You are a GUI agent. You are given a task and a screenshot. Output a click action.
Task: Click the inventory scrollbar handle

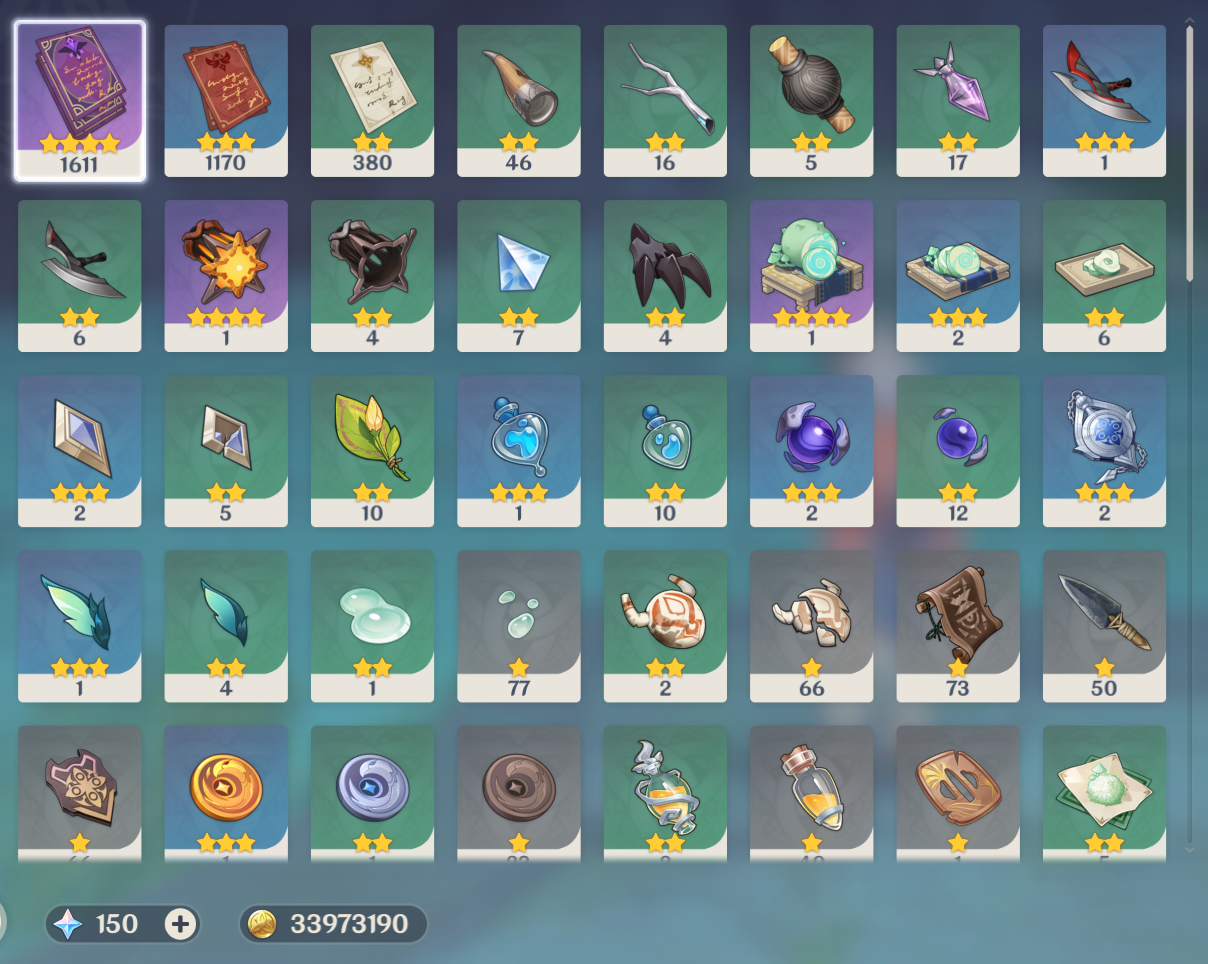1189,150
